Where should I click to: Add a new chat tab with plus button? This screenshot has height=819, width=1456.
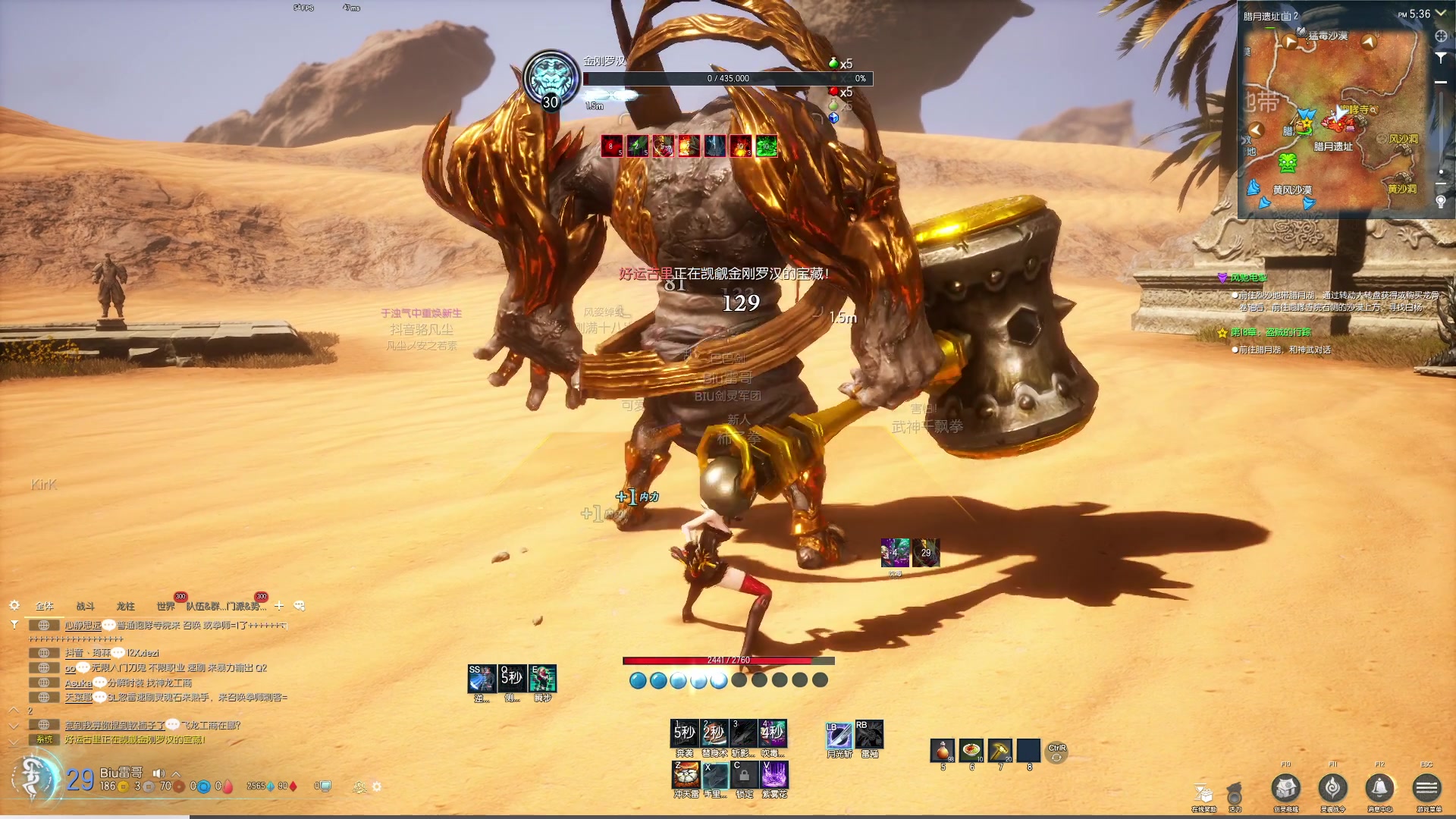tap(279, 605)
